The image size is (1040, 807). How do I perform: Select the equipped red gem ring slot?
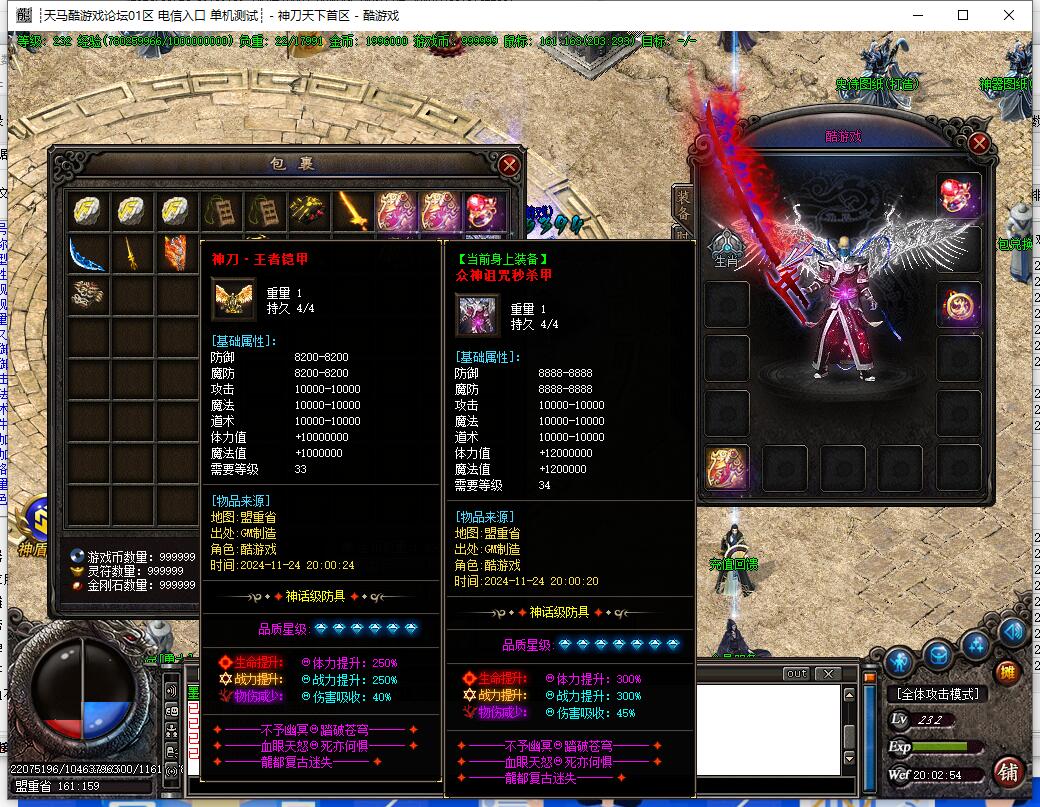tap(958, 196)
